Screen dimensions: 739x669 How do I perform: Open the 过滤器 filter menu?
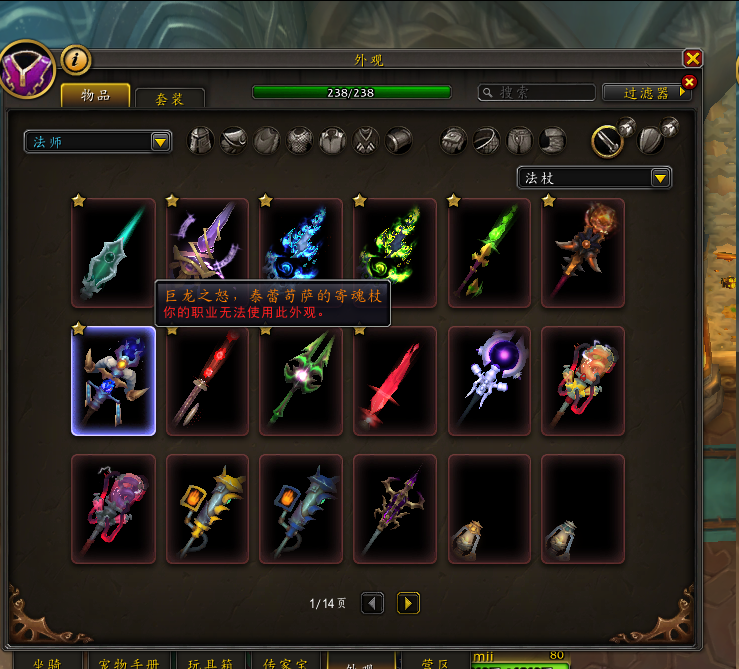click(647, 92)
